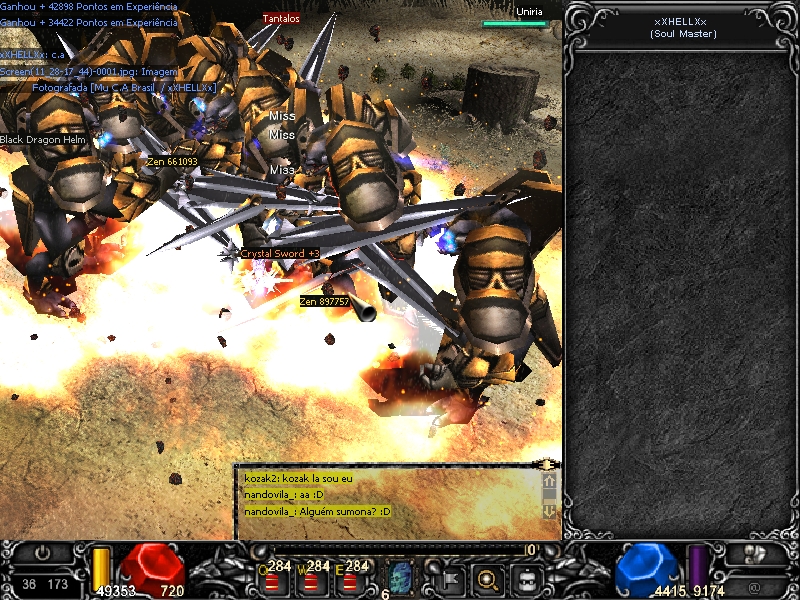Open the flag icon menu button

(x=449, y=578)
